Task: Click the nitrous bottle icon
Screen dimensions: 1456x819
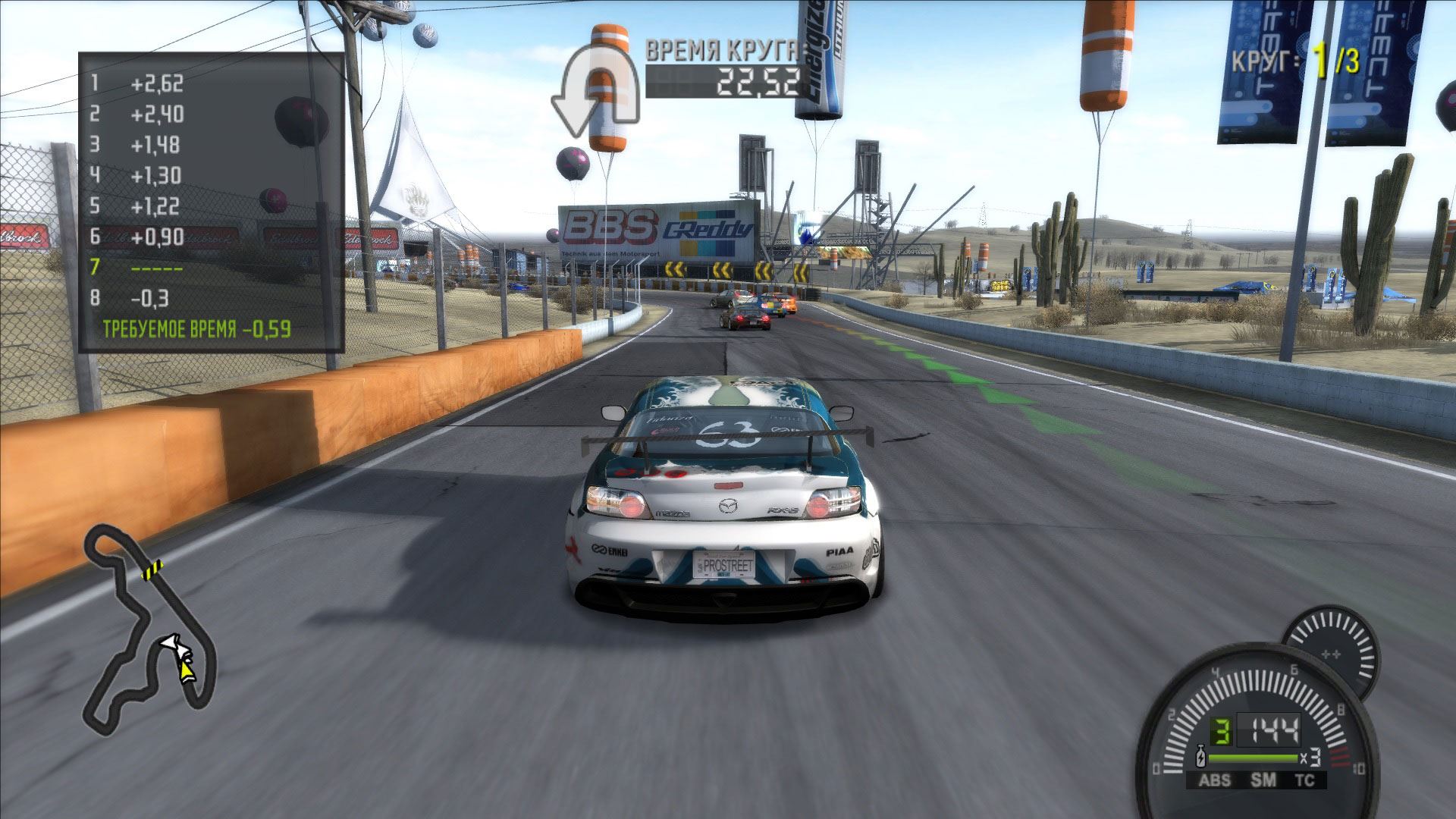Action: click(1200, 758)
